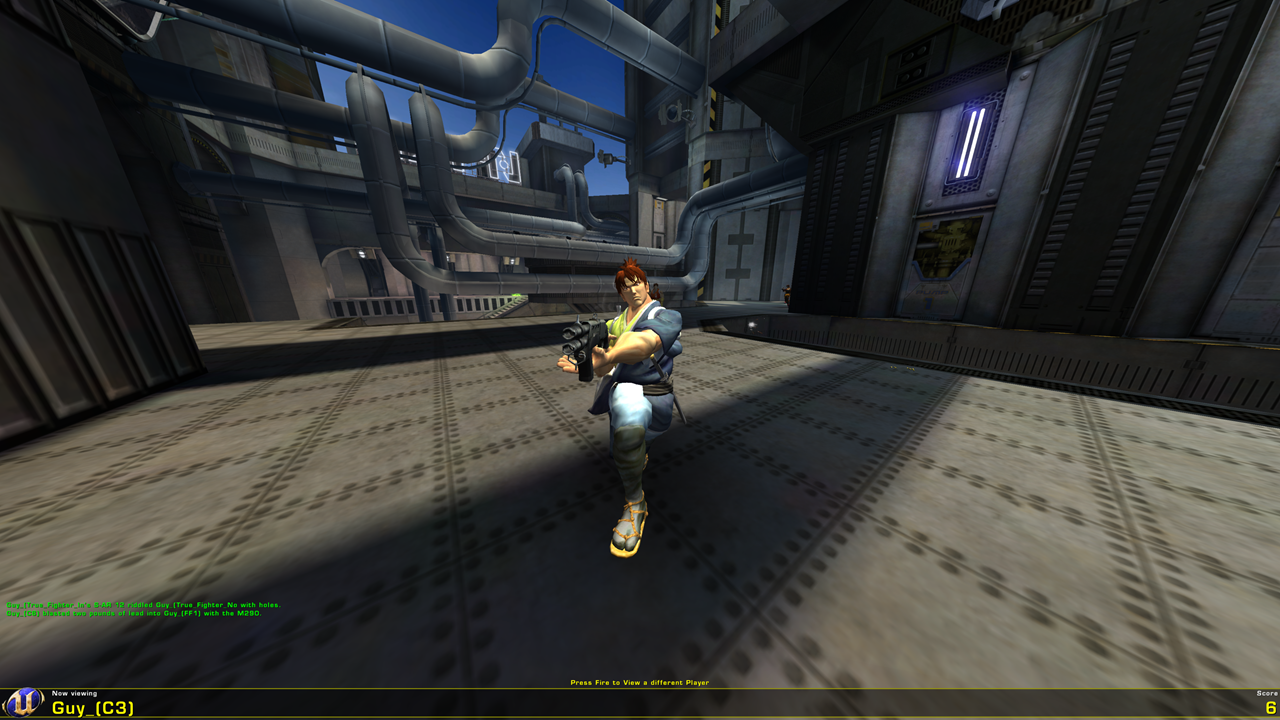The image size is (1280, 720).
Task: Select Guy's machine pistol weapon
Action: click(582, 345)
